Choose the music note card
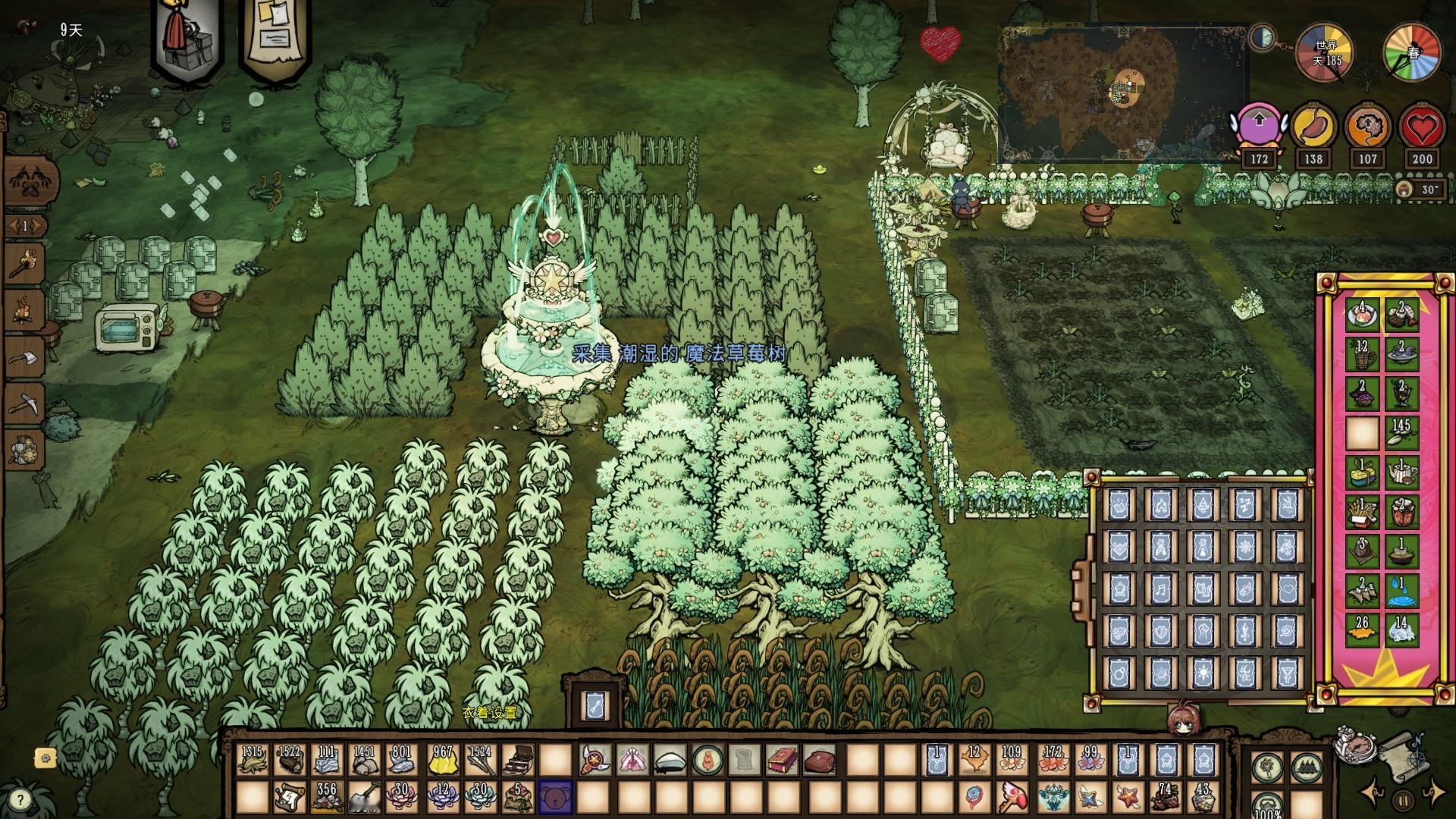The height and width of the screenshot is (819, 1456). click(x=1160, y=587)
